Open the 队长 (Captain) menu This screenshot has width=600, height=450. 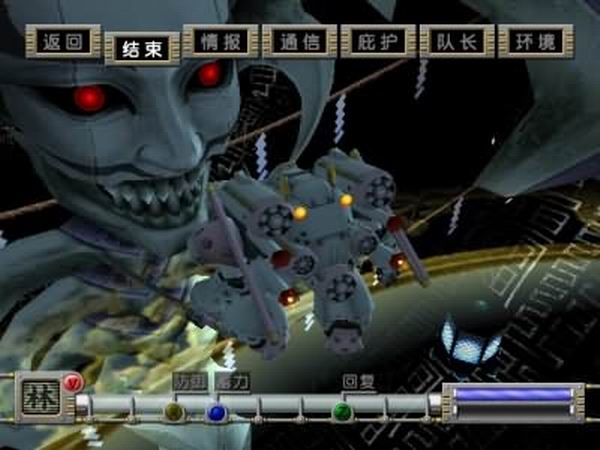coord(457,42)
